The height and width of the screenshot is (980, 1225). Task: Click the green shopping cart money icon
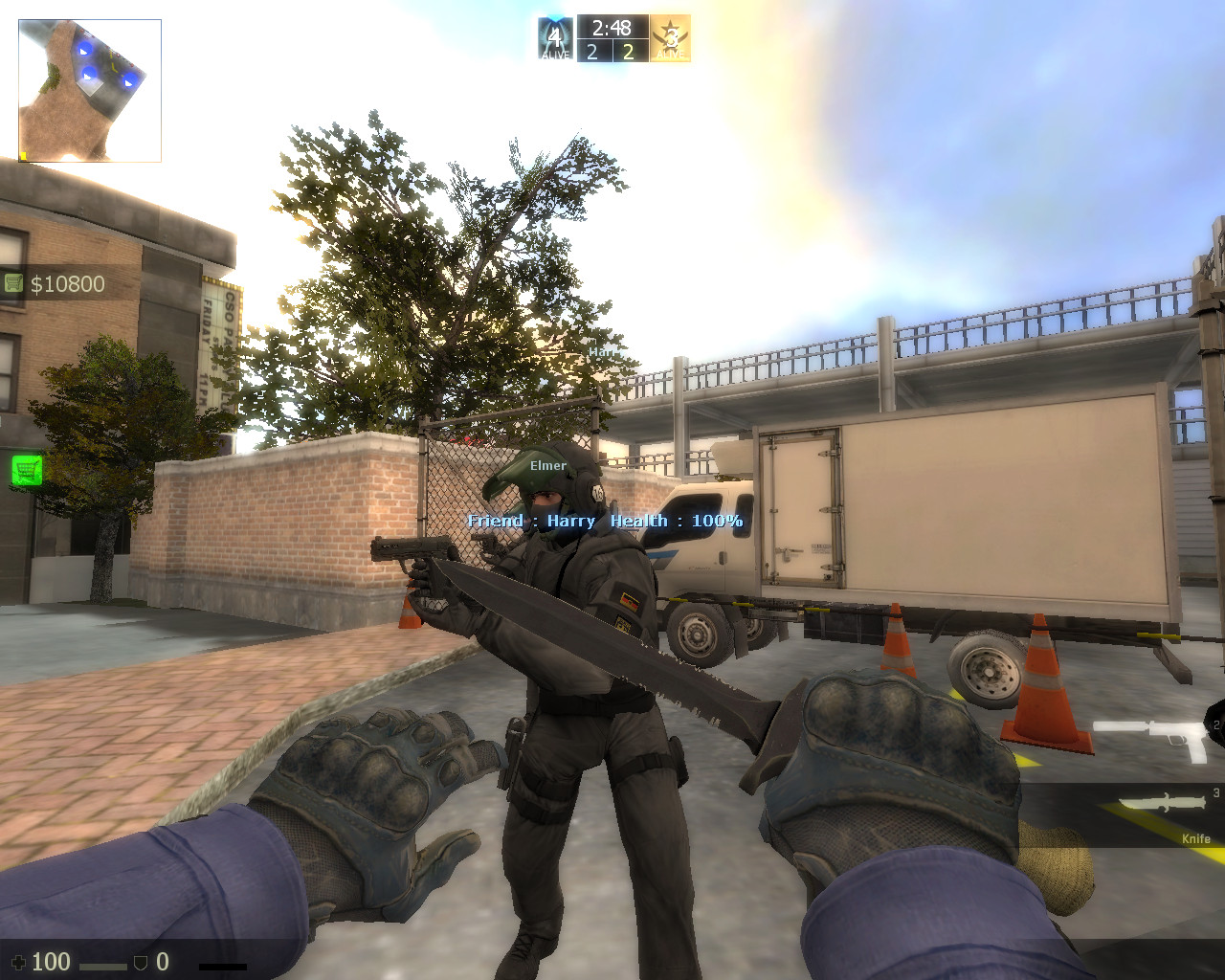[15, 283]
